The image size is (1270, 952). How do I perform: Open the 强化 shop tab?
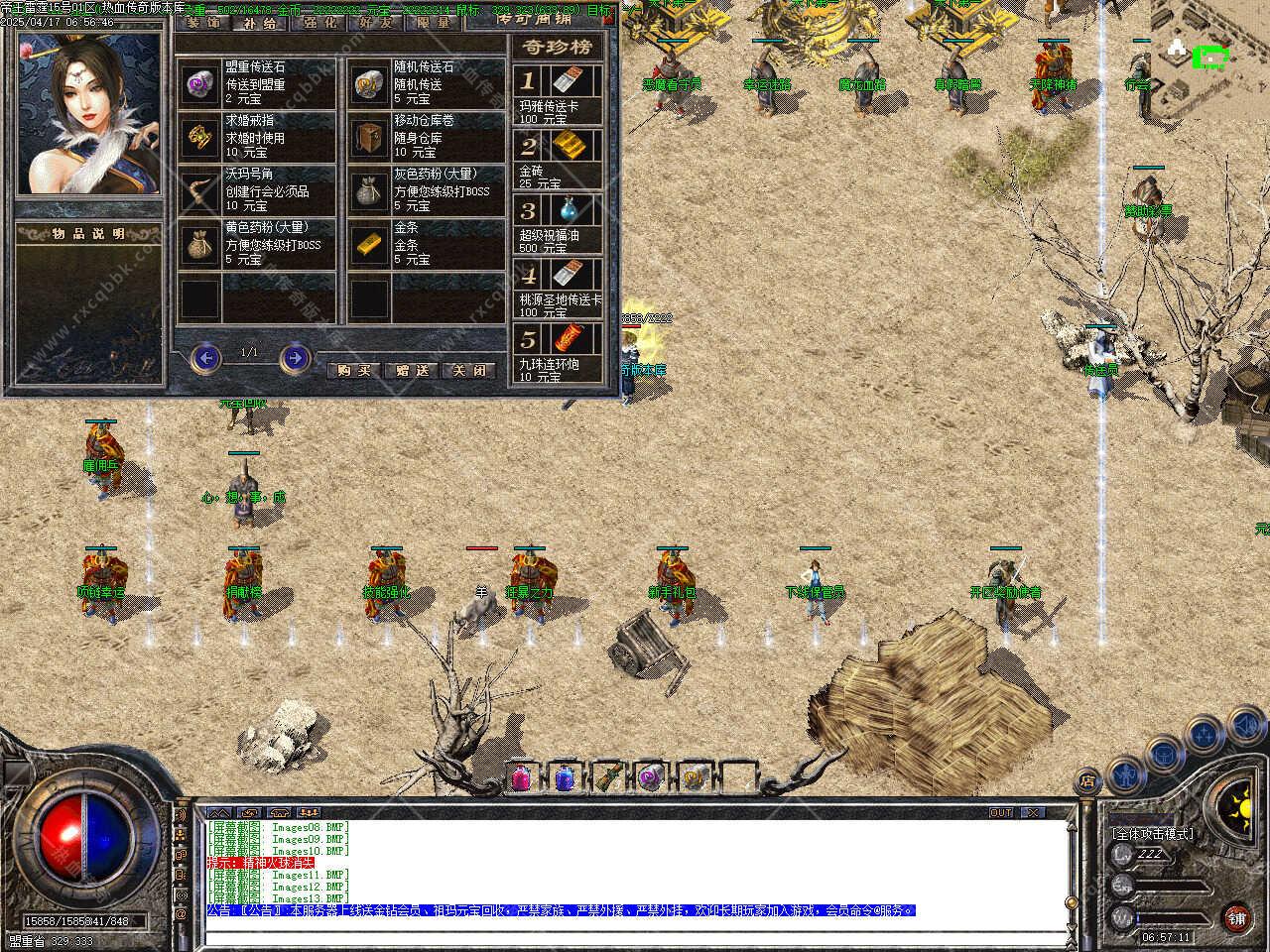[x=319, y=23]
